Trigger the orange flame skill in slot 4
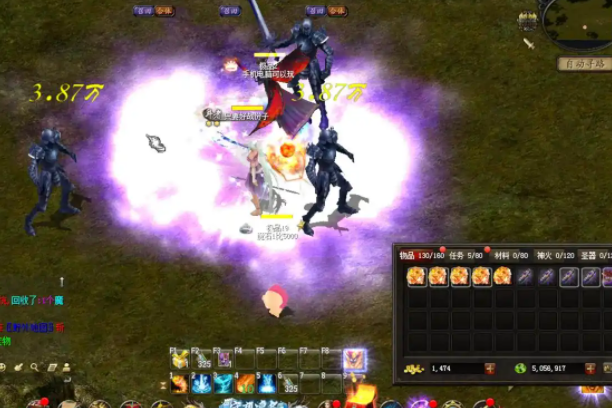The width and height of the screenshot is (612, 408). pos(246,383)
